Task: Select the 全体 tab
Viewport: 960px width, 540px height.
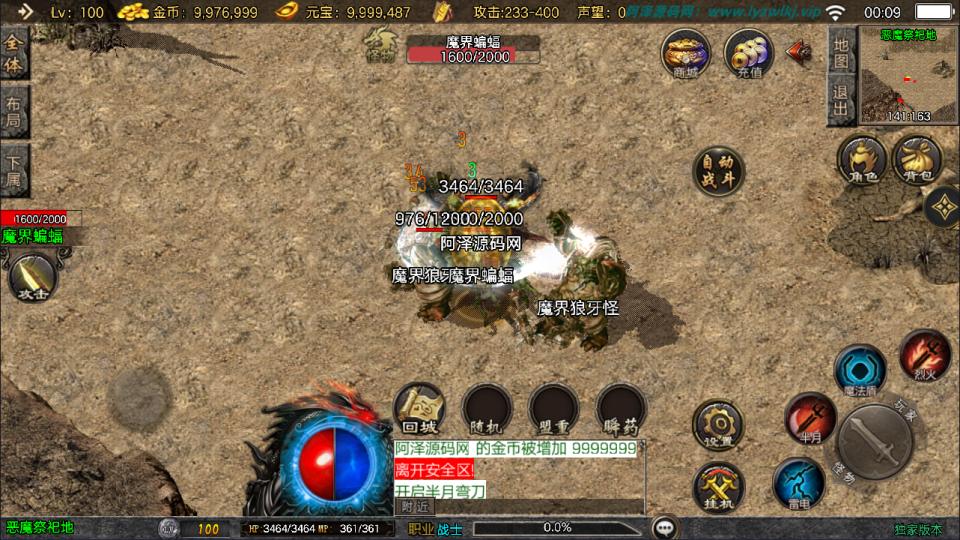Action: tap(14, 54)
